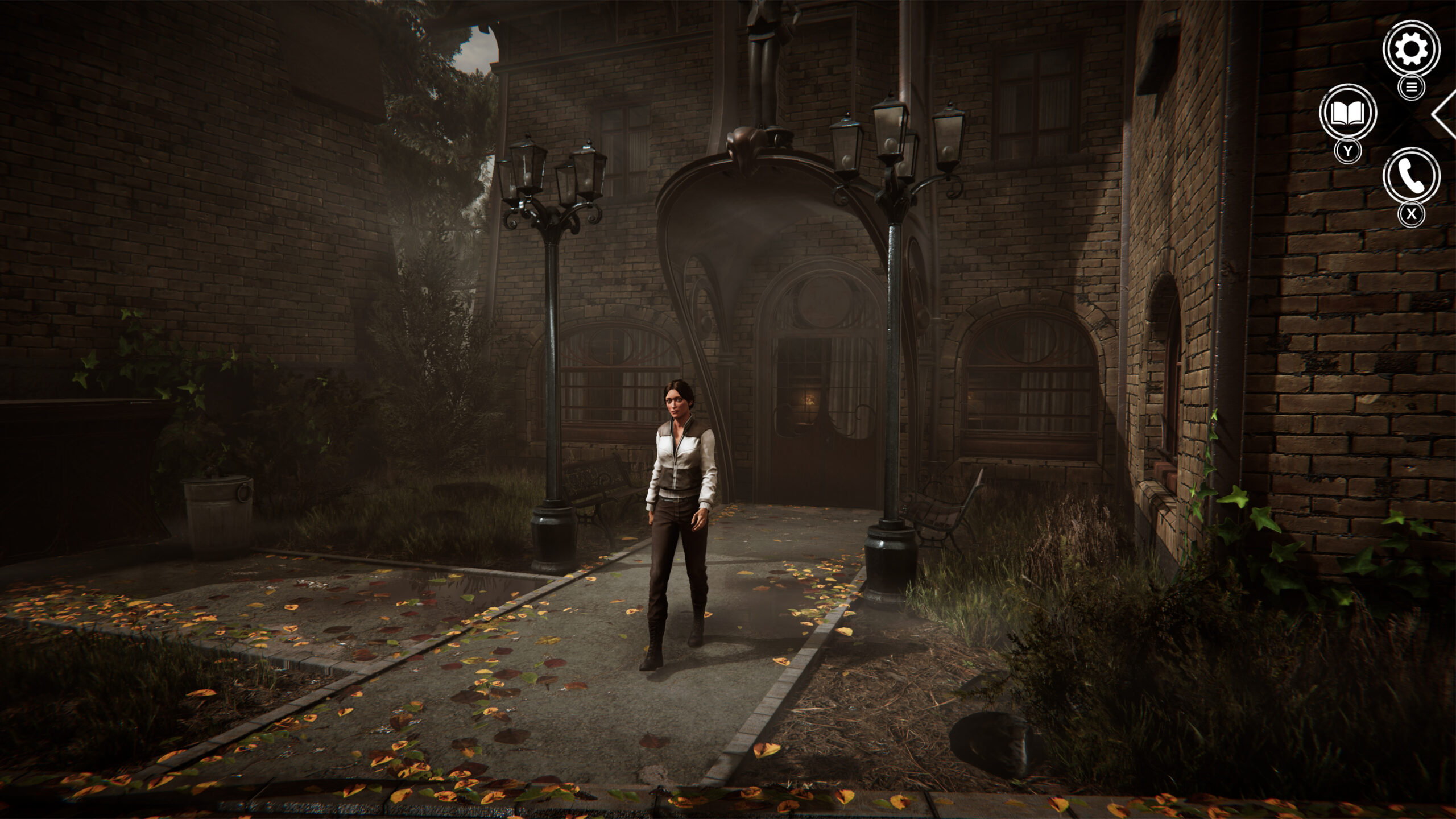Open the journal book icon

[x=1347, y=113]
